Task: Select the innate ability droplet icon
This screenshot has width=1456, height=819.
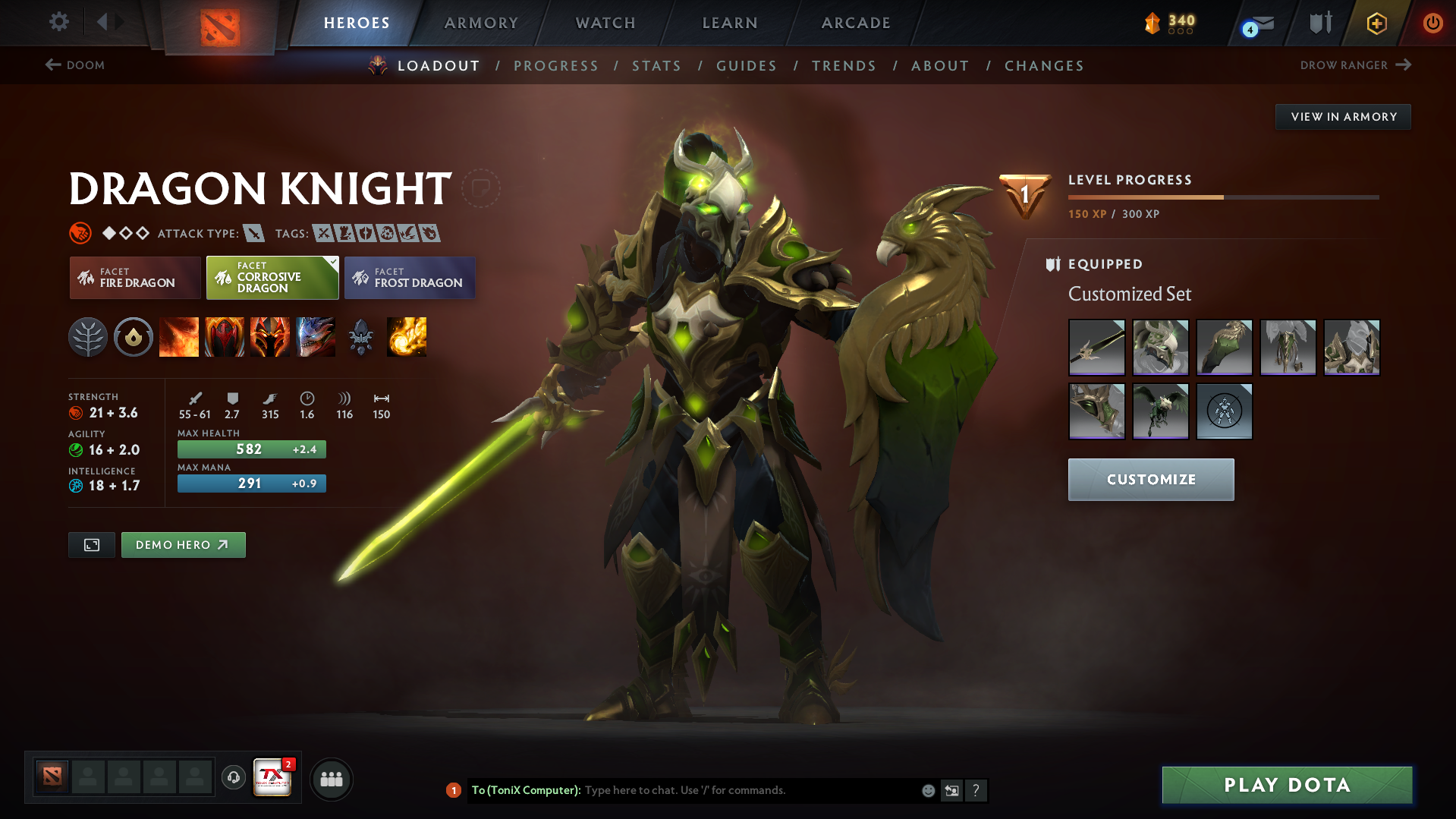Action: click(134, 337)
